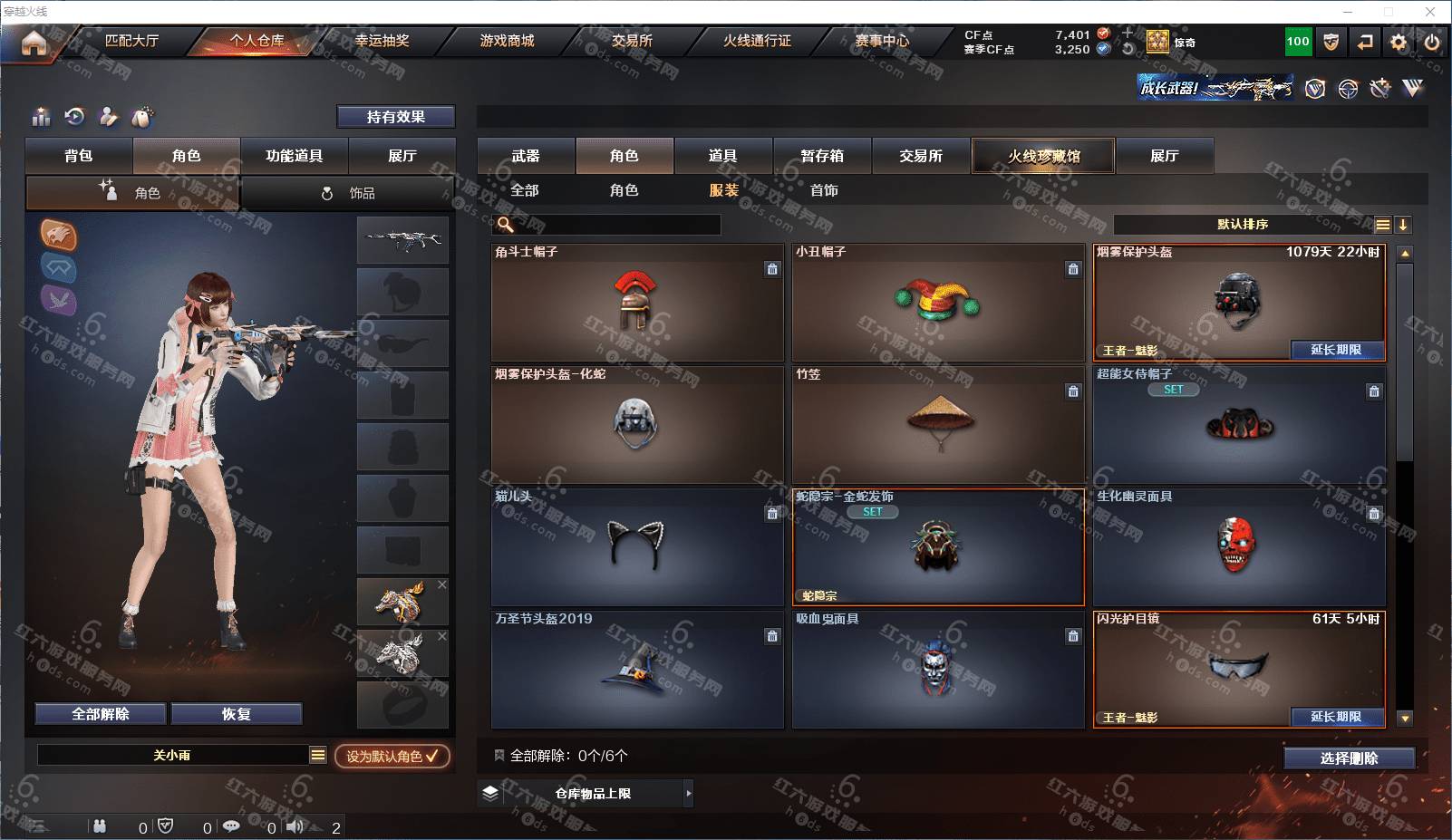Screen dimensions: 1452x840
Task: Open the 幸运抽奖 lucky draw menu
Action: point(382,41)
